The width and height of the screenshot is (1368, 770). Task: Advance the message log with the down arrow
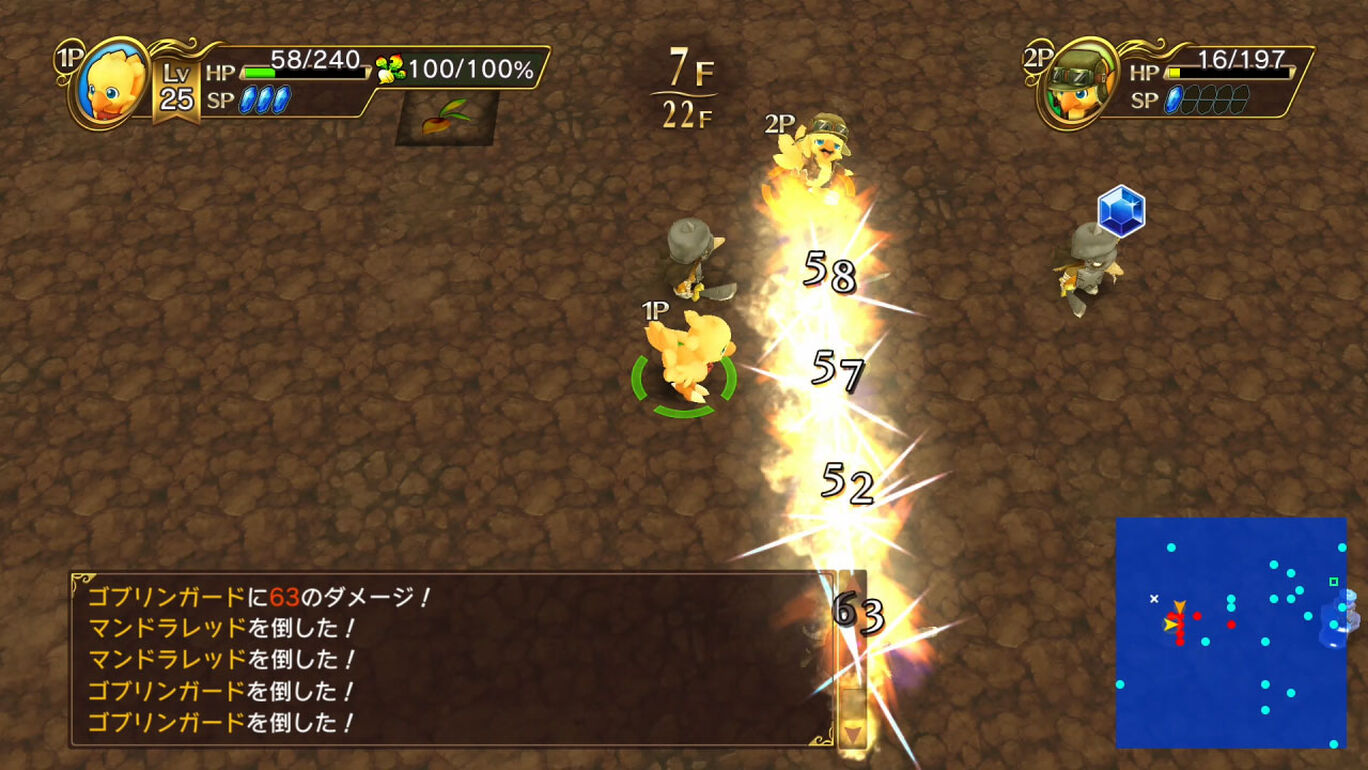tap(852, 734)
